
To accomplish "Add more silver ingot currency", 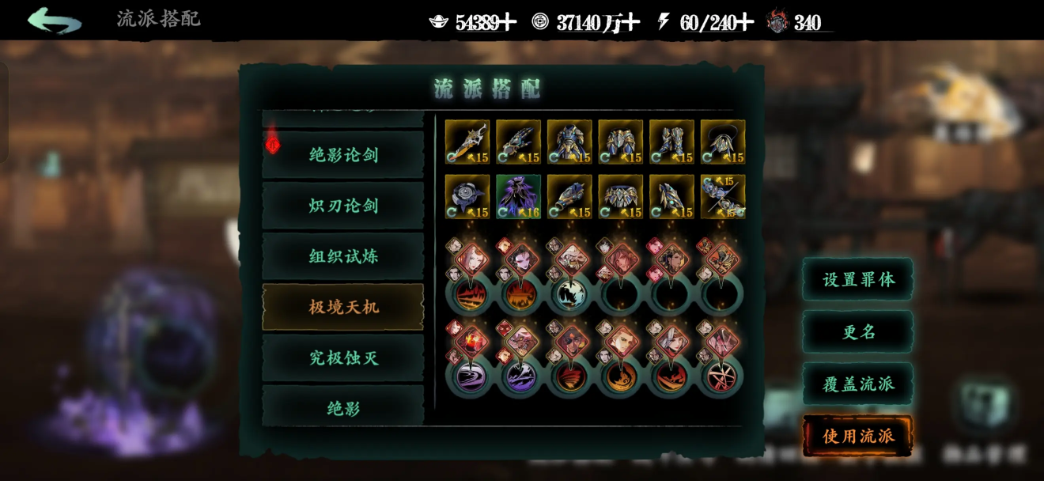I will [x=508, y=22].
